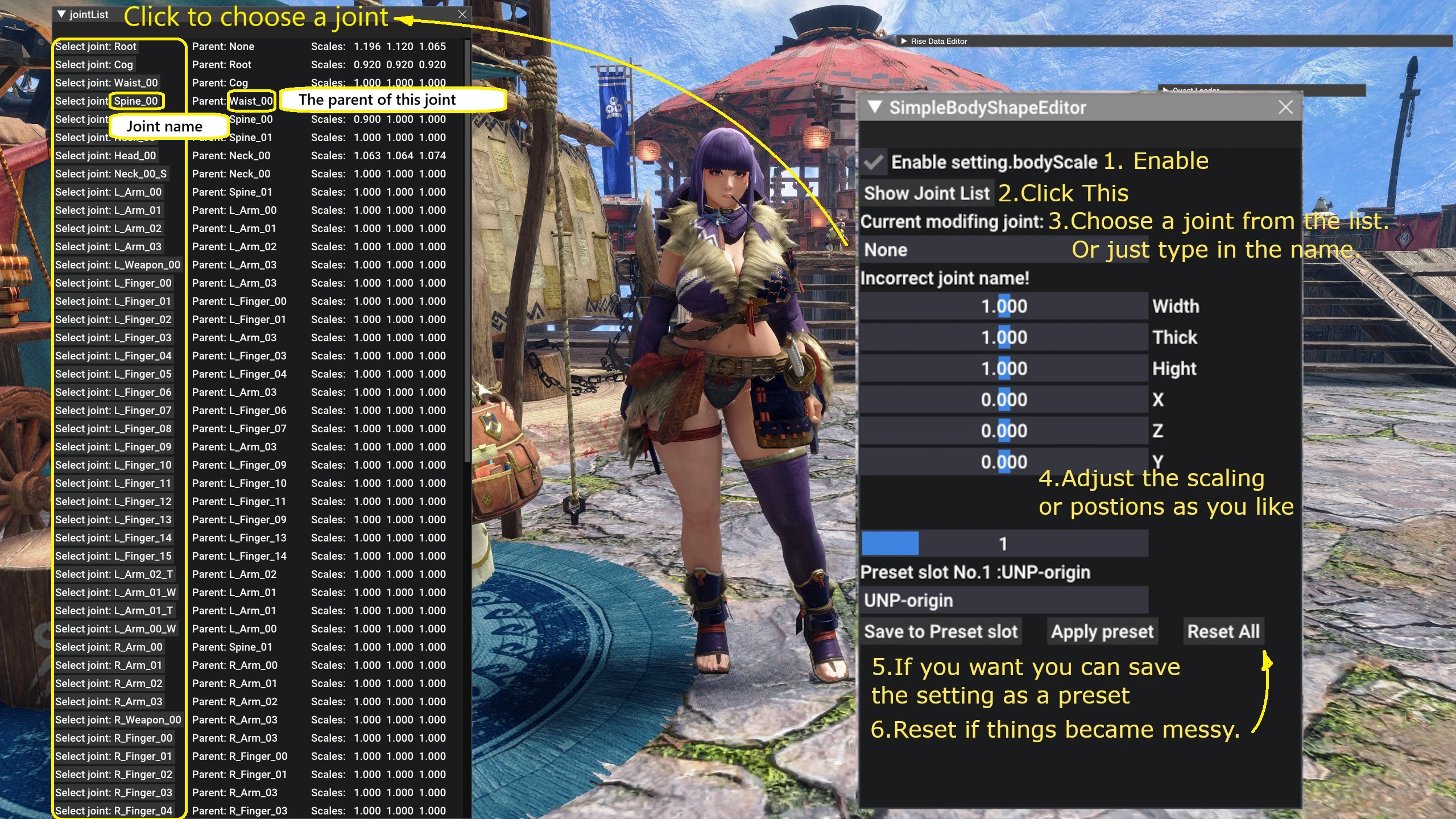The image size is (1456, 819).
Task: Select joint Root from the list
Action: [96, 47]
